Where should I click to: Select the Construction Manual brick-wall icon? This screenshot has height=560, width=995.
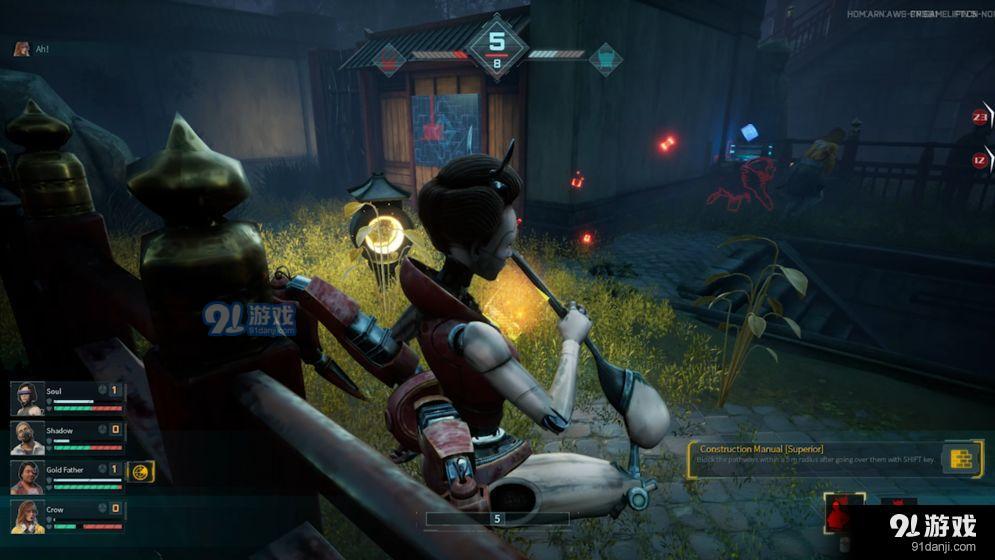coord(962,459)
